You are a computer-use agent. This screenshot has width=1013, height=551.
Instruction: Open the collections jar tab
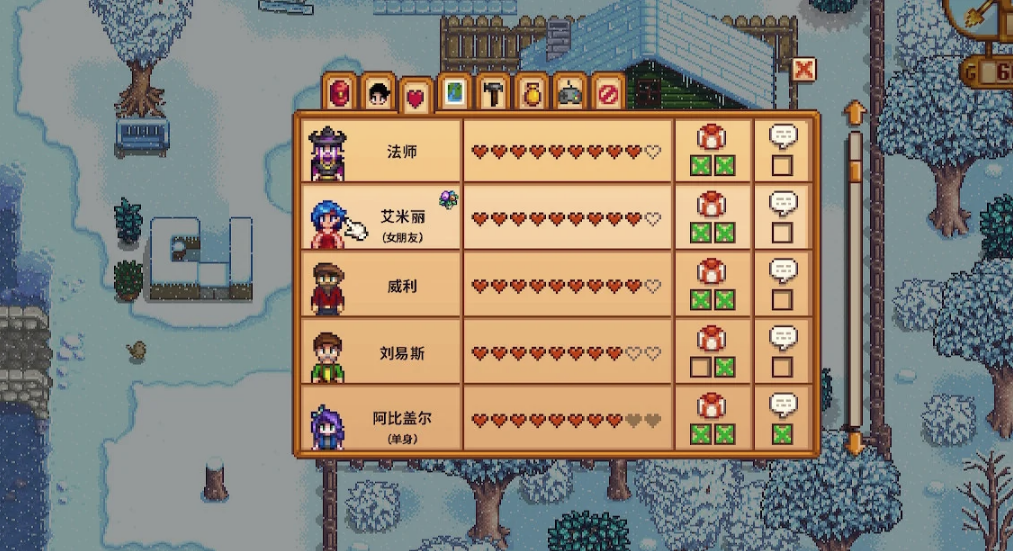coord(530,93)
